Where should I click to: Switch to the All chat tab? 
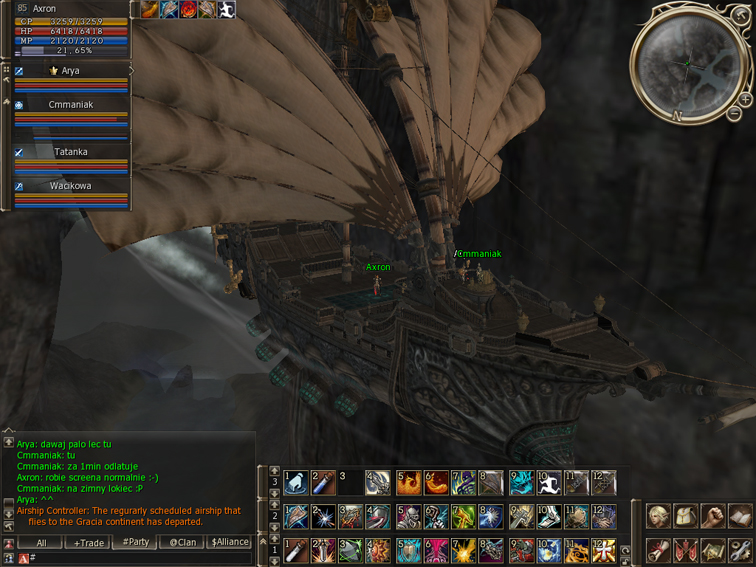pyautogui.click(x=41, y=542)
